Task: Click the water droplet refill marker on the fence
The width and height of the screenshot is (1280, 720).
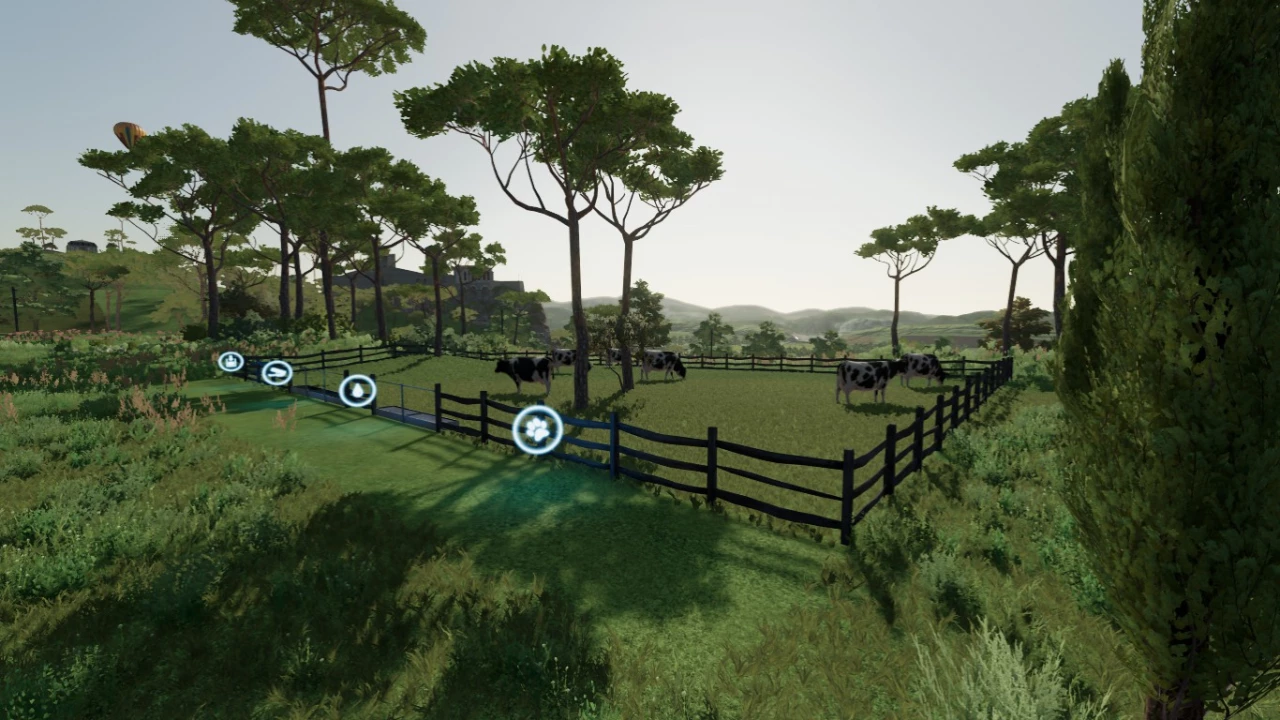Action: tap(358, 389)
